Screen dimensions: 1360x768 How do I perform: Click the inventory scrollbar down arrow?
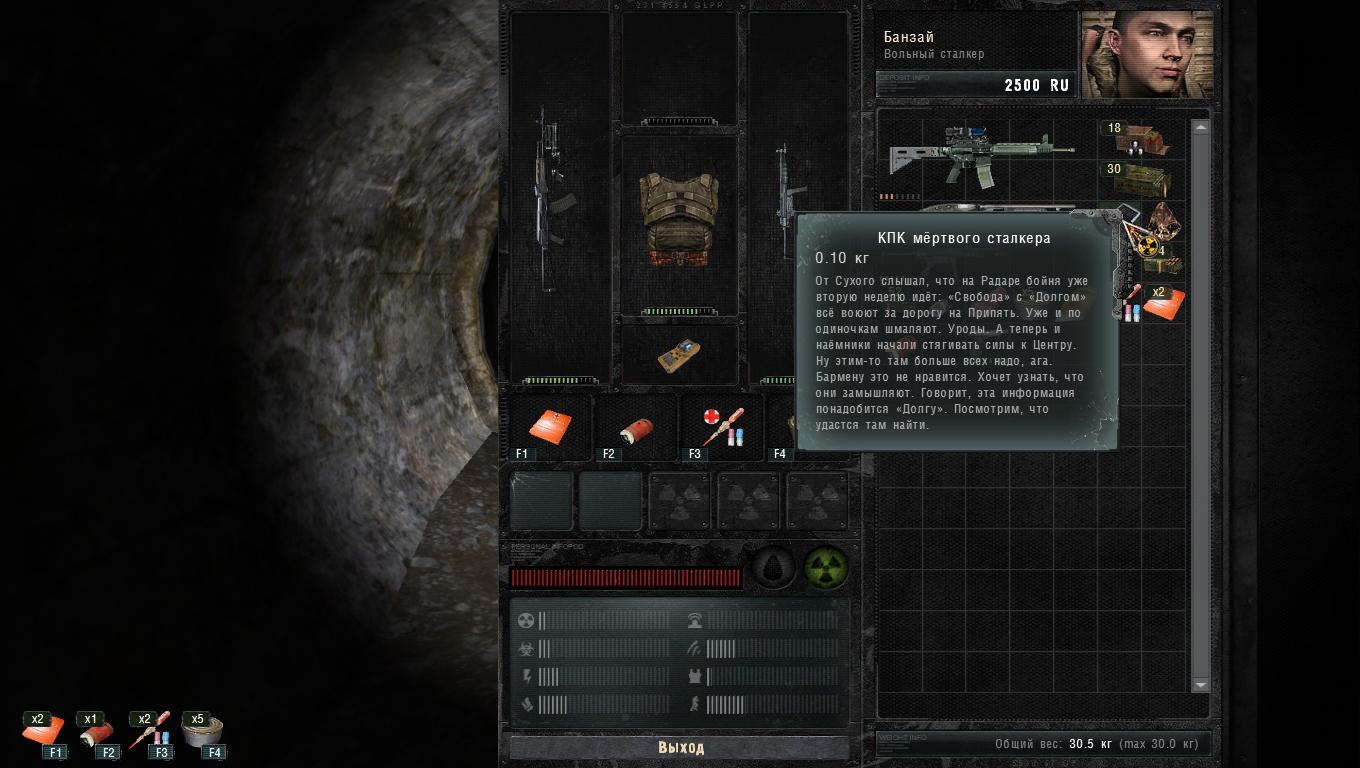click(x=1201, y=685)
